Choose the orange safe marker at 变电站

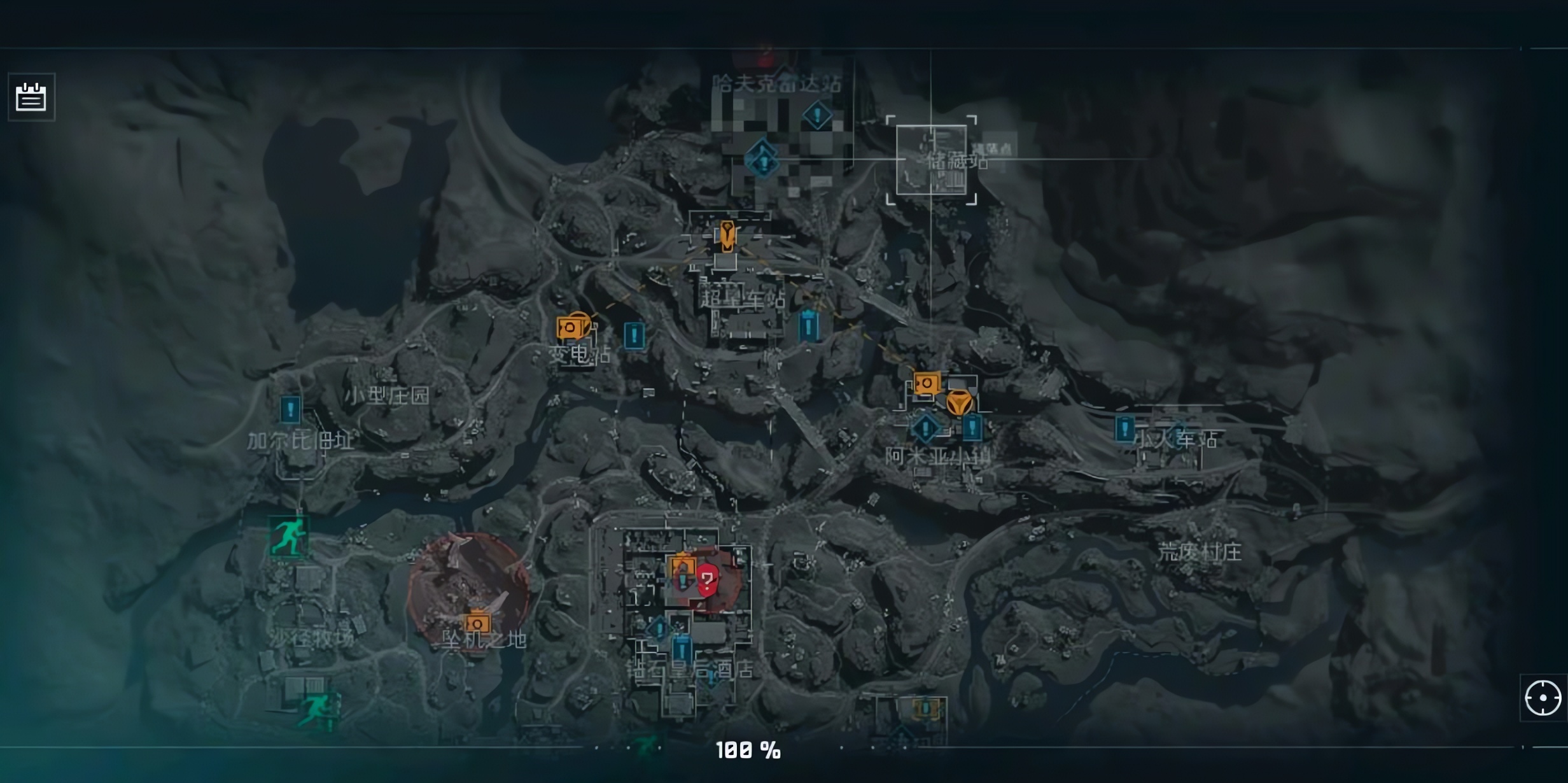[571, 328]
